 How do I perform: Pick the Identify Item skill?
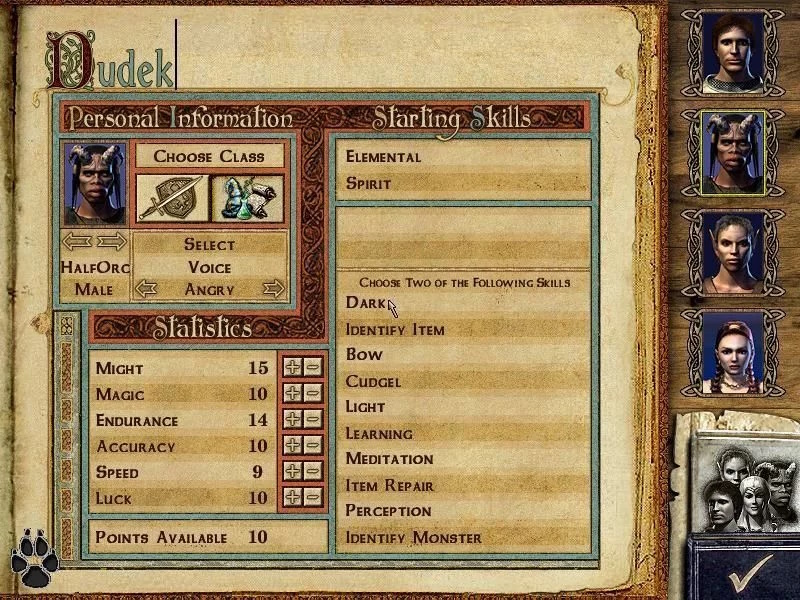(395, 329)
